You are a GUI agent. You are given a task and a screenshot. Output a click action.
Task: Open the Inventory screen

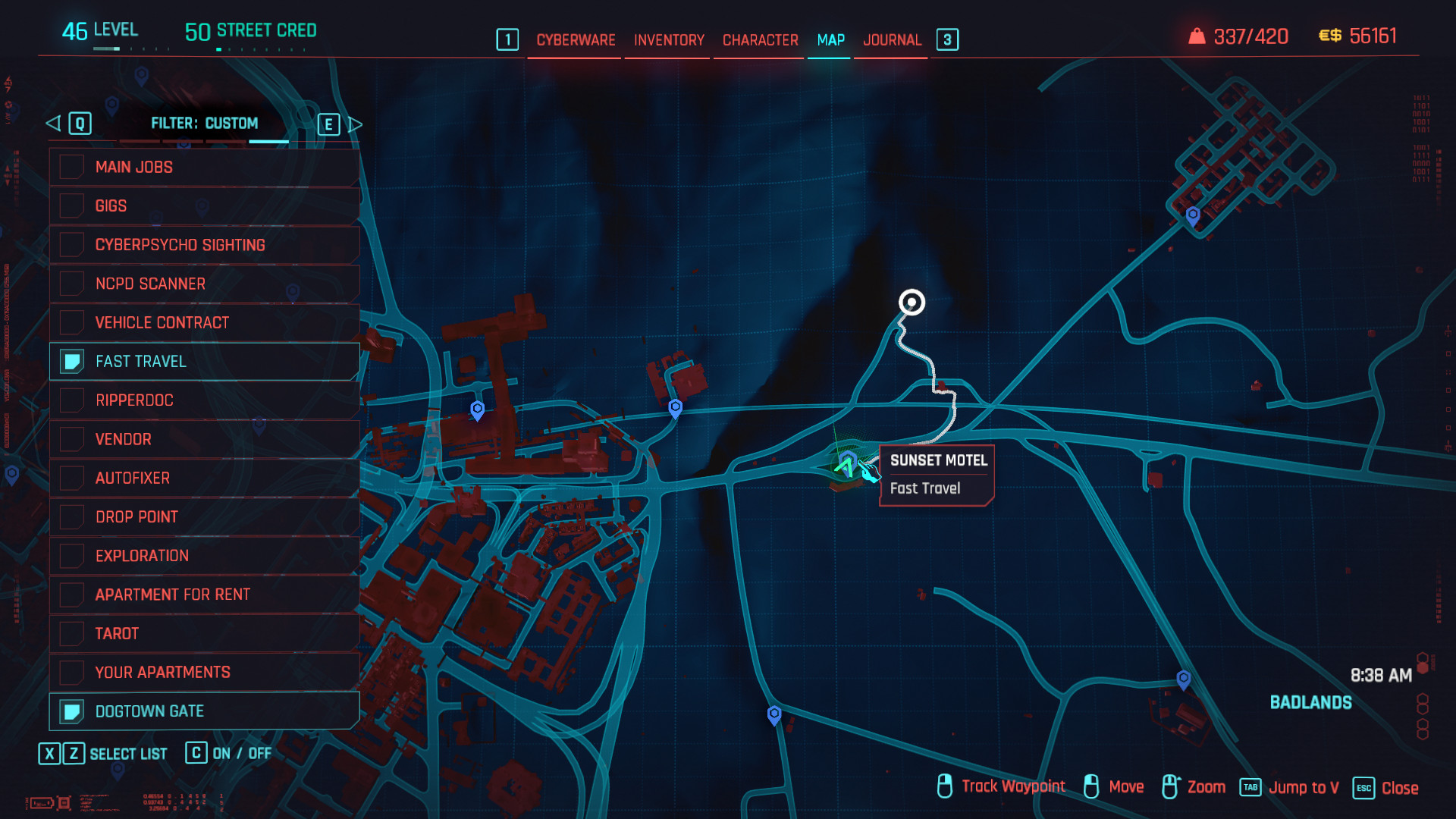pyautogui.click(x=667, y=40)
